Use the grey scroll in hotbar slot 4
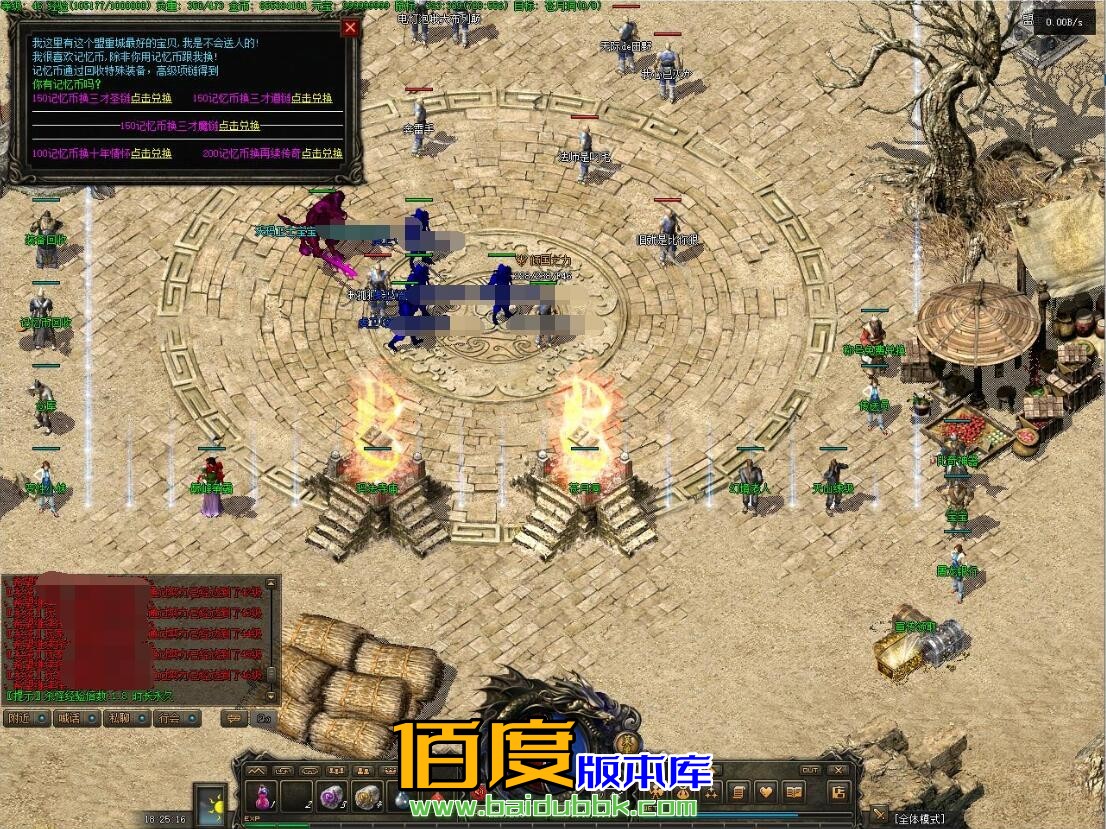The image size is (1106, 829). click(x=367, y=796)
